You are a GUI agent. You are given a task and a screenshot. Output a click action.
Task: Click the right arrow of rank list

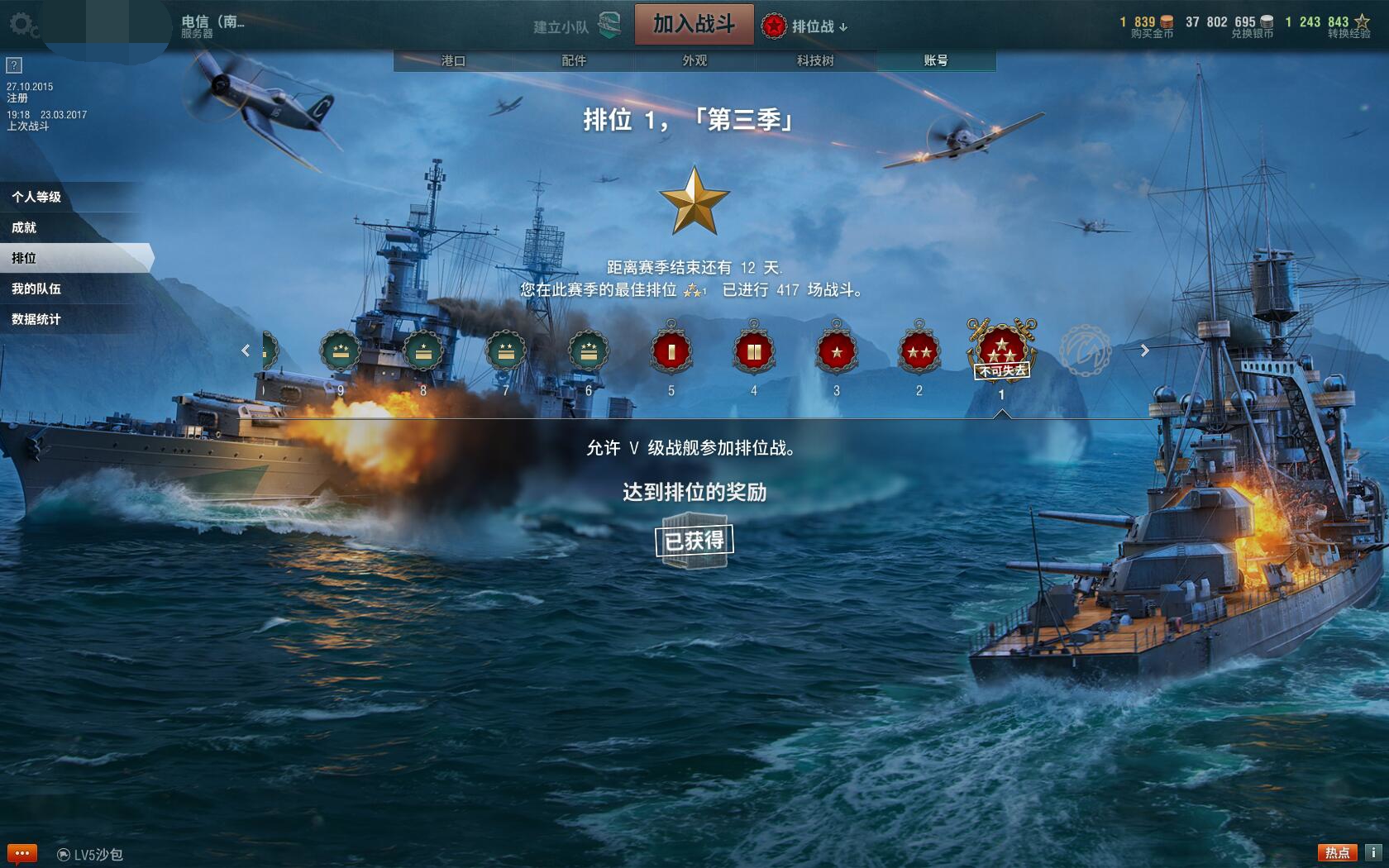[1145, 351]
